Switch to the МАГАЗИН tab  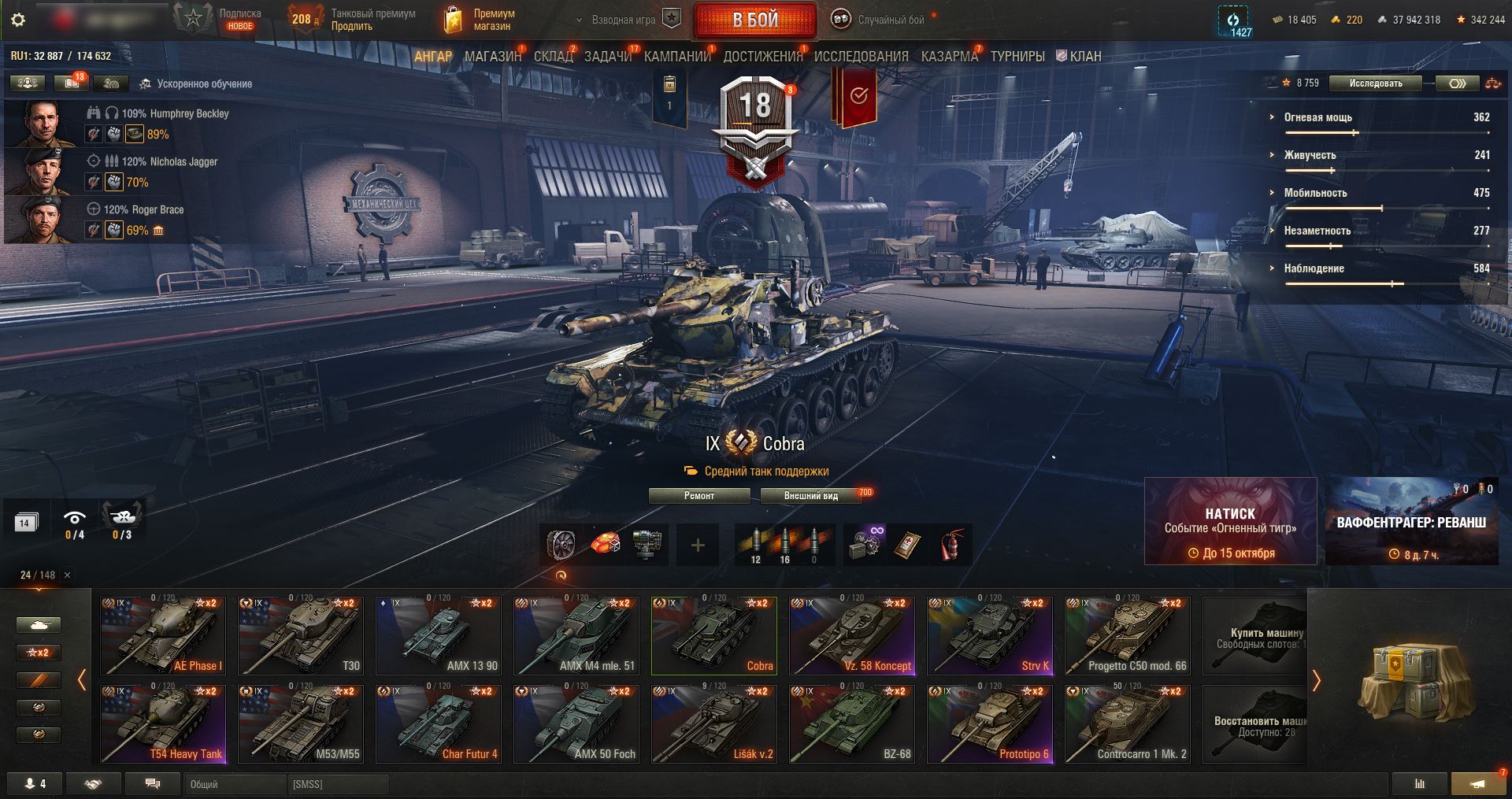point(492,57)
